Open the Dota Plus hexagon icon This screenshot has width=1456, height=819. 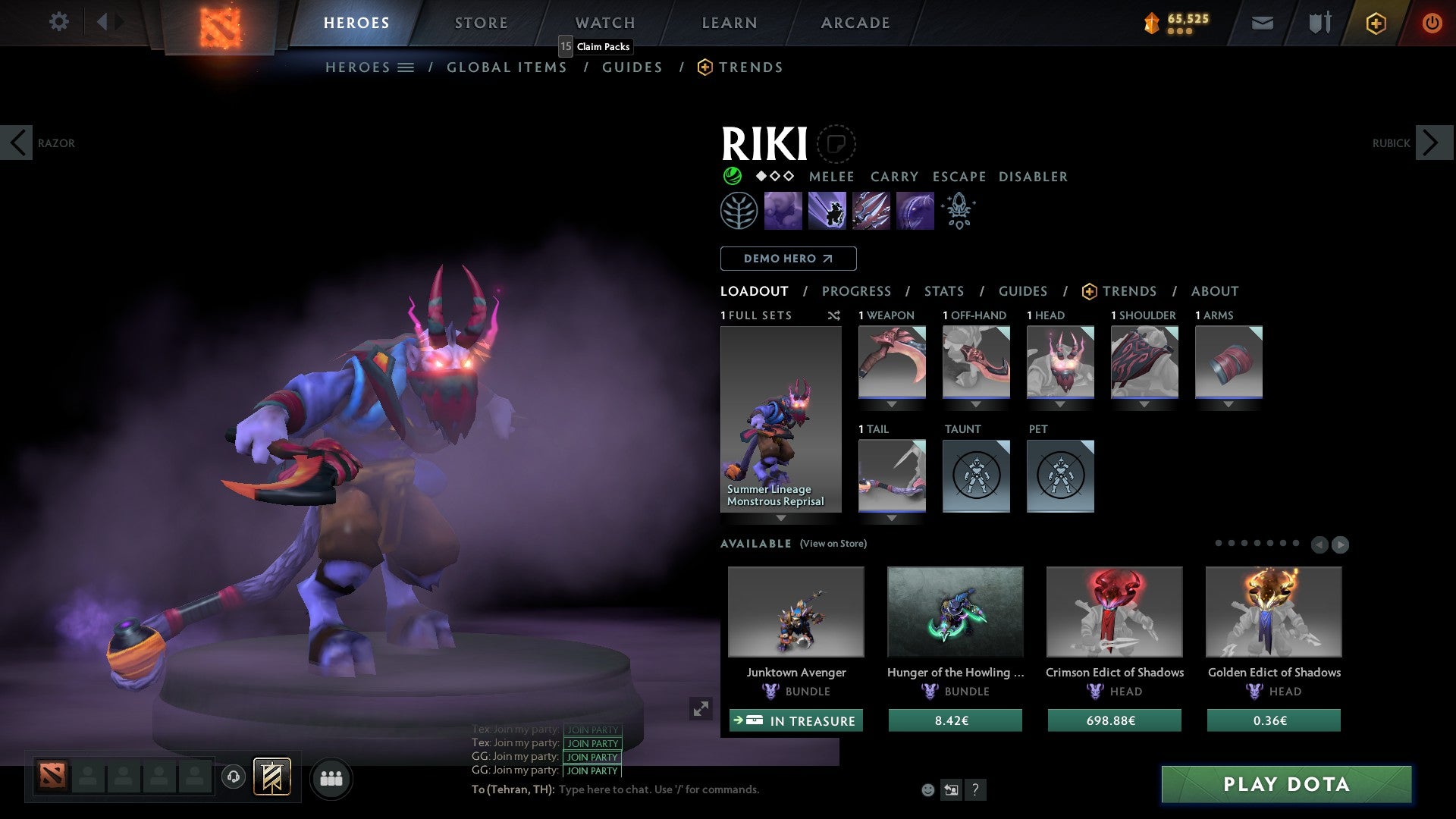(x=1375, y=24)
